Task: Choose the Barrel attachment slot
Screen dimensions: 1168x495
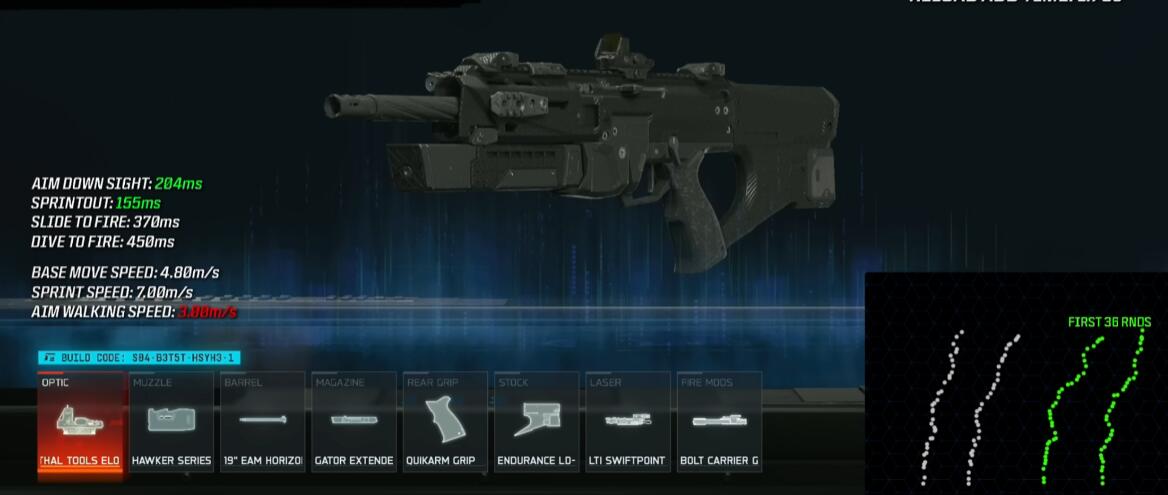Action: (263, 422)
